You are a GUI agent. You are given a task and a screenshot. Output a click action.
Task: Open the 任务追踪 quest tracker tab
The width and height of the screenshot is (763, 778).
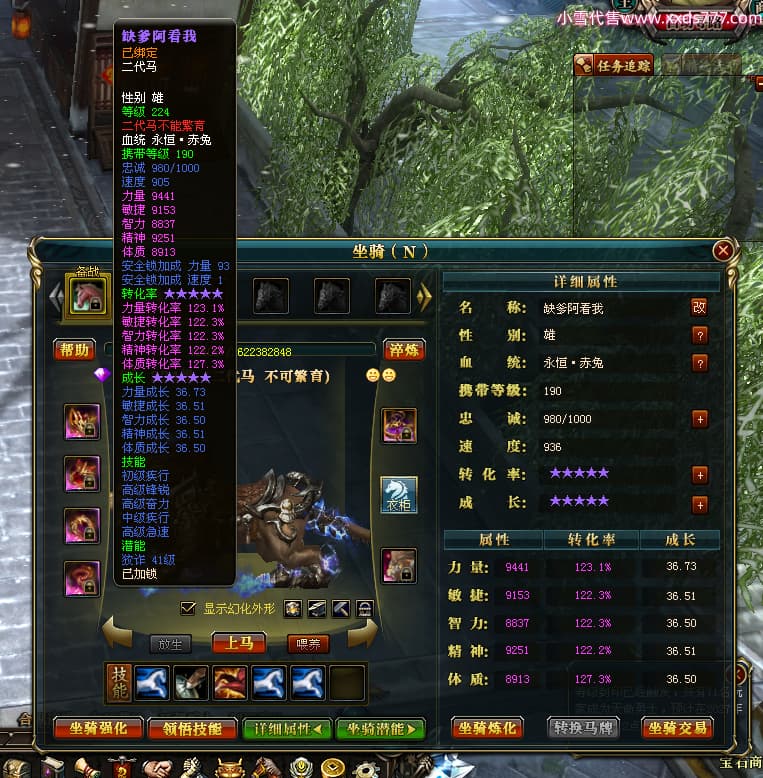click(614, 66)
